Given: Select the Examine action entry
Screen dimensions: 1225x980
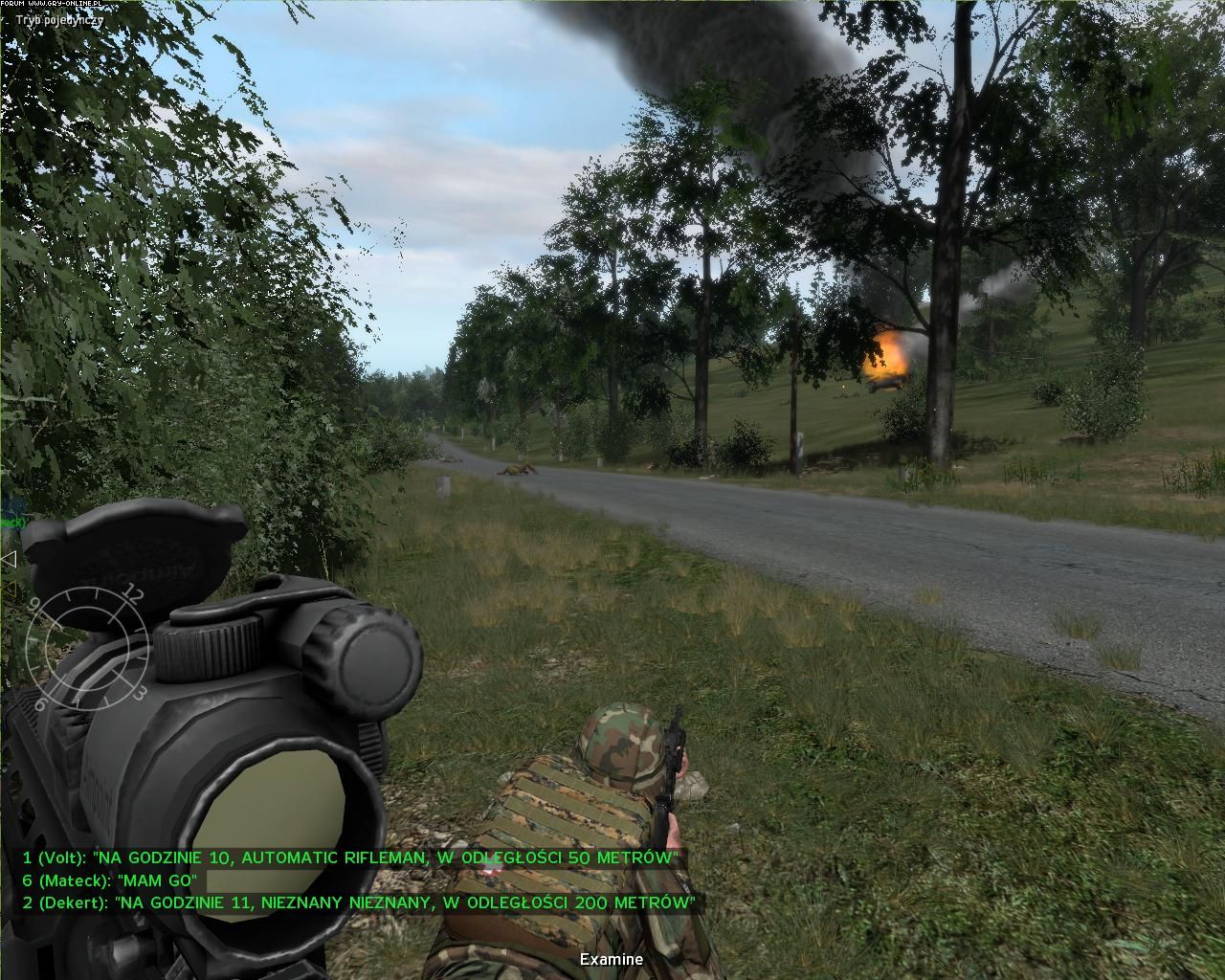Looking at the screenshot, I should pos(612,959).
